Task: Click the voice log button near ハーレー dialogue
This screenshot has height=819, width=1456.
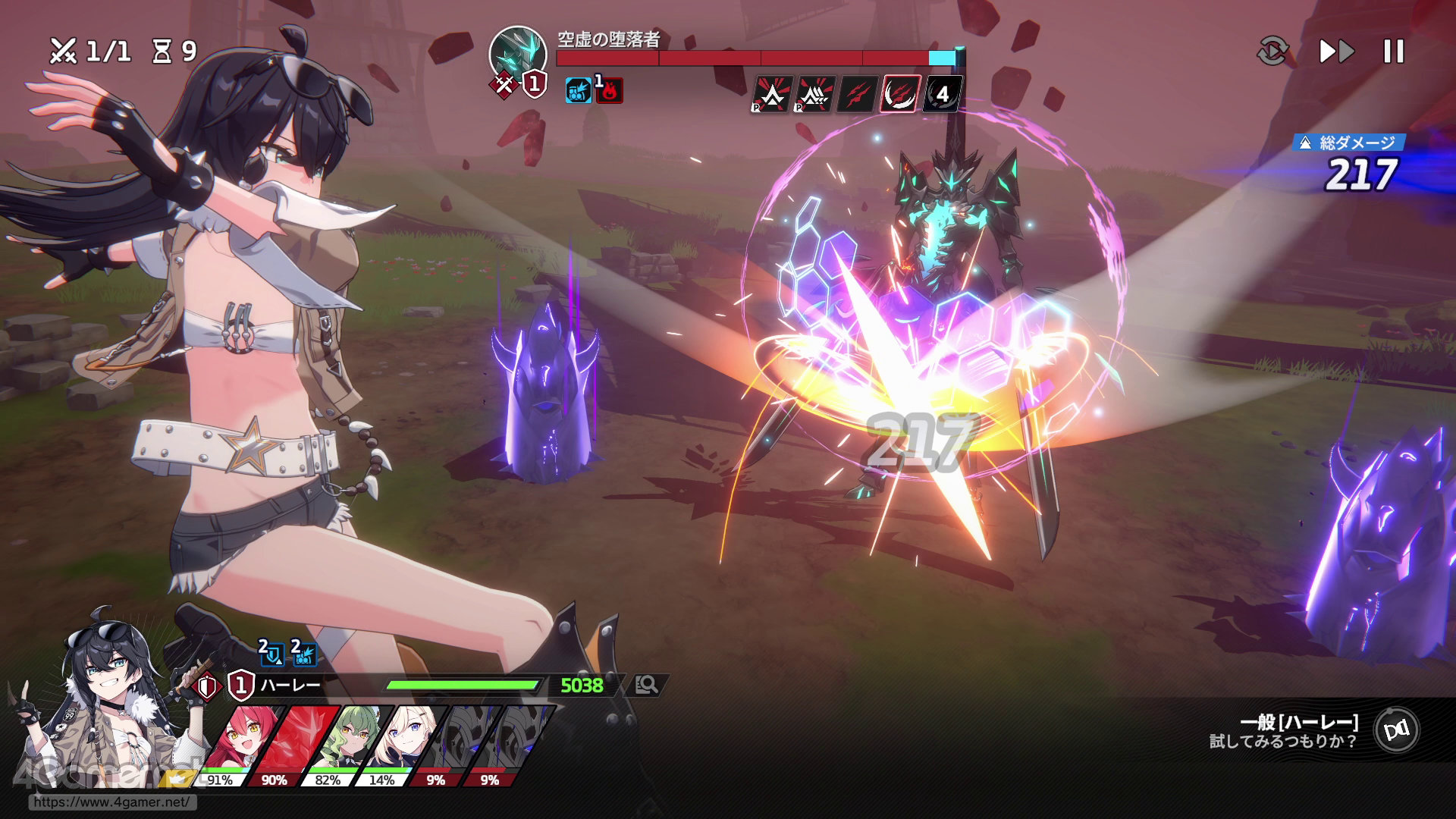Action: (1396, 730)
